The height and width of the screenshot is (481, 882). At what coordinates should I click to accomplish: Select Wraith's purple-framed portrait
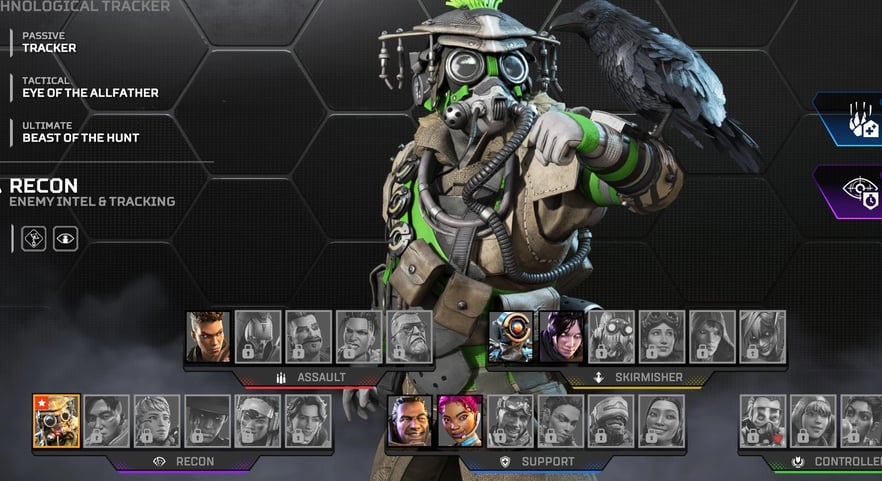tap(562, 337)
